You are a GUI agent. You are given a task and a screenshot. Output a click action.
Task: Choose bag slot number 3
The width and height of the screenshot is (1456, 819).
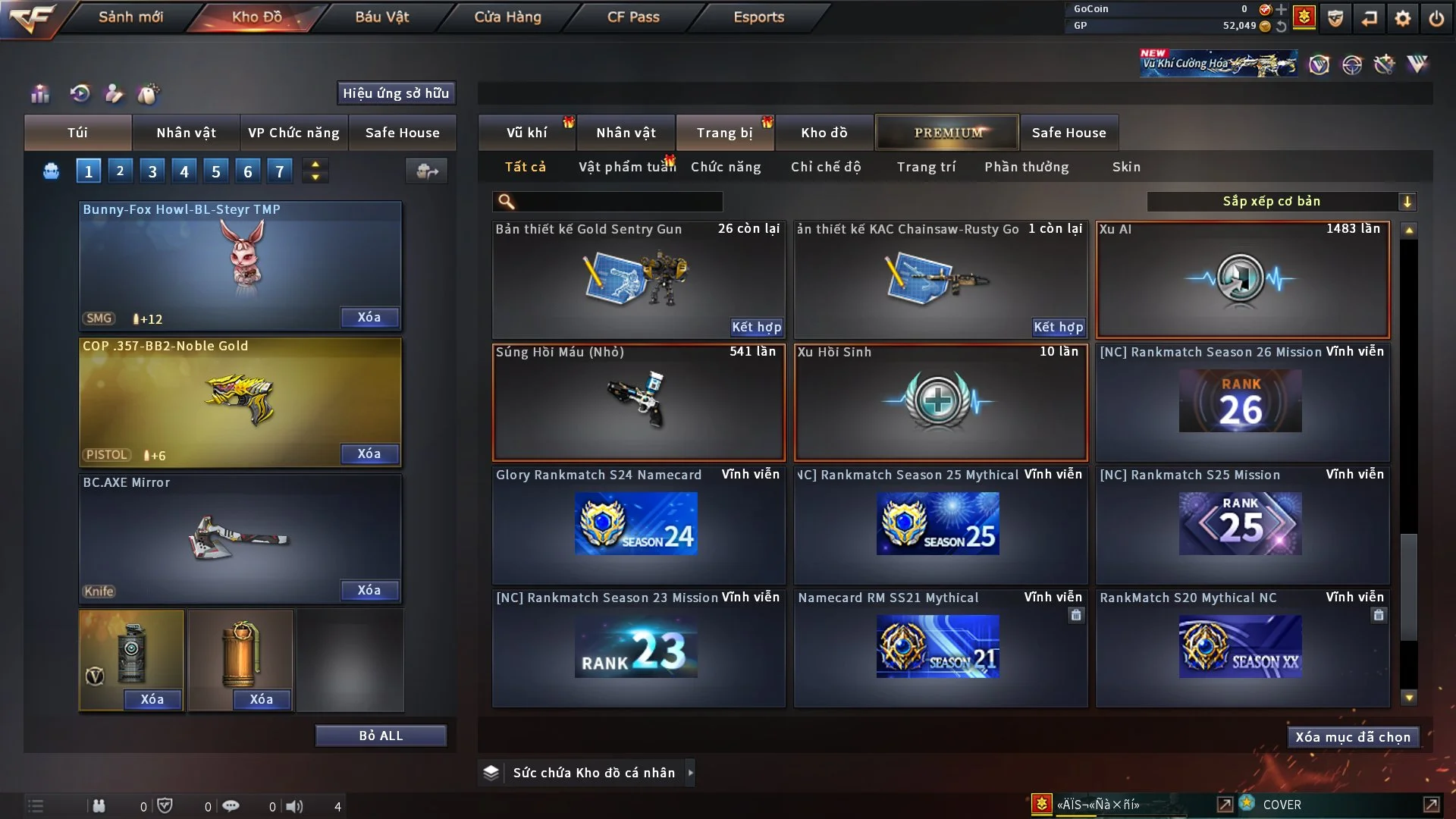coord(152,171)
